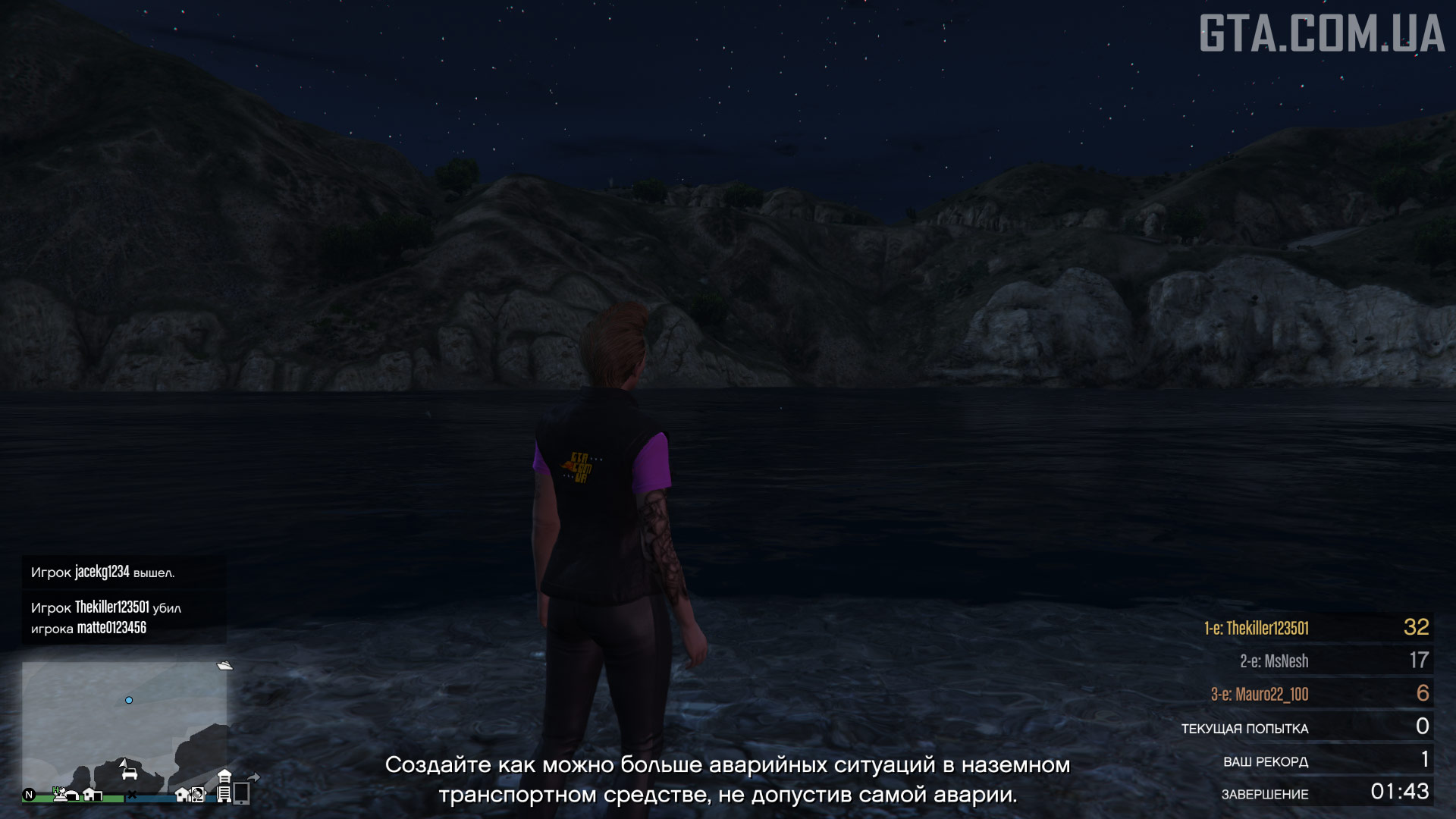Select the north compass N marker
Screen dimensions: 1456x819
[x=29, y=795]
